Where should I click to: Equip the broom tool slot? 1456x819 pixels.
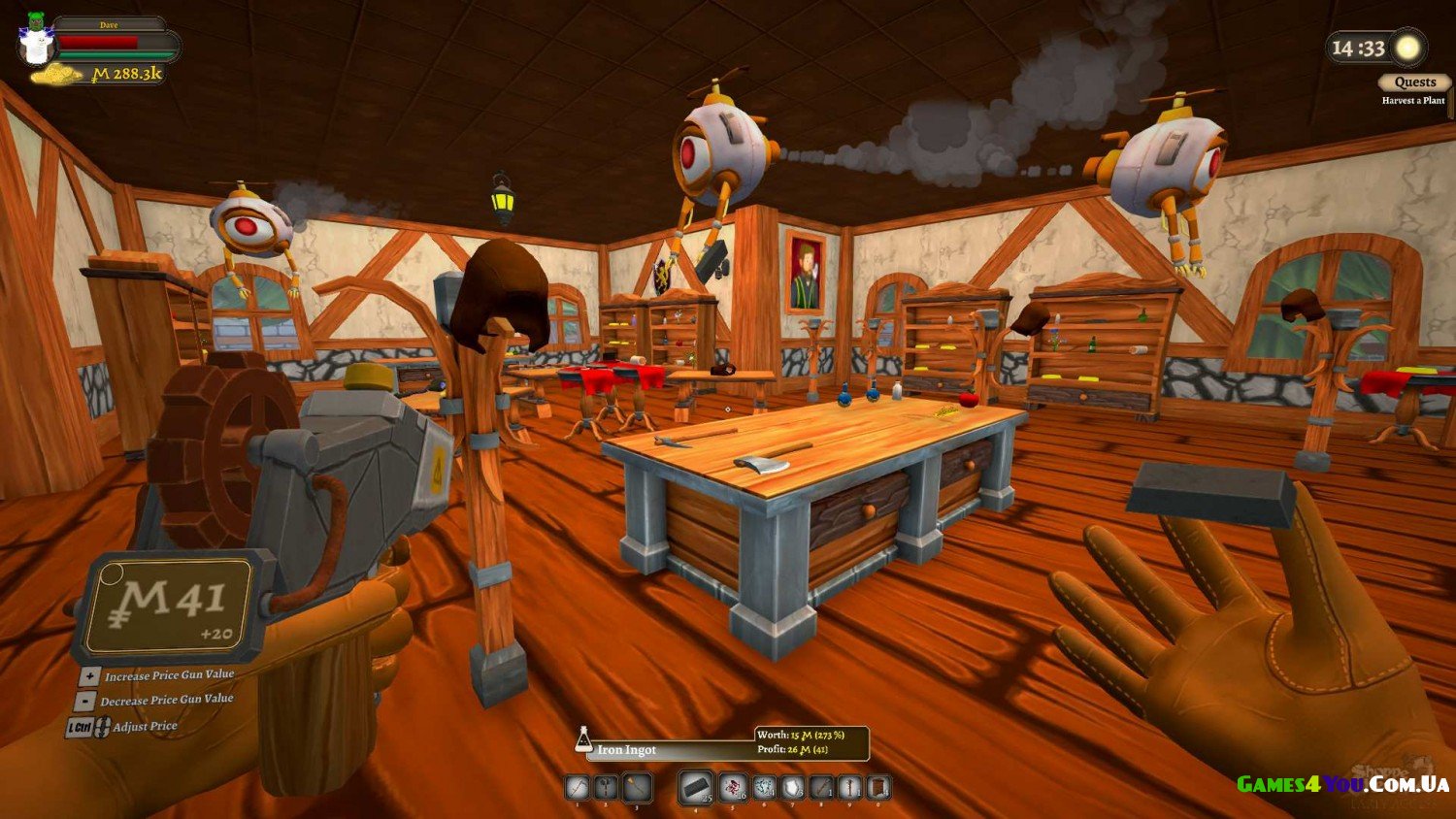click(637, 787)
